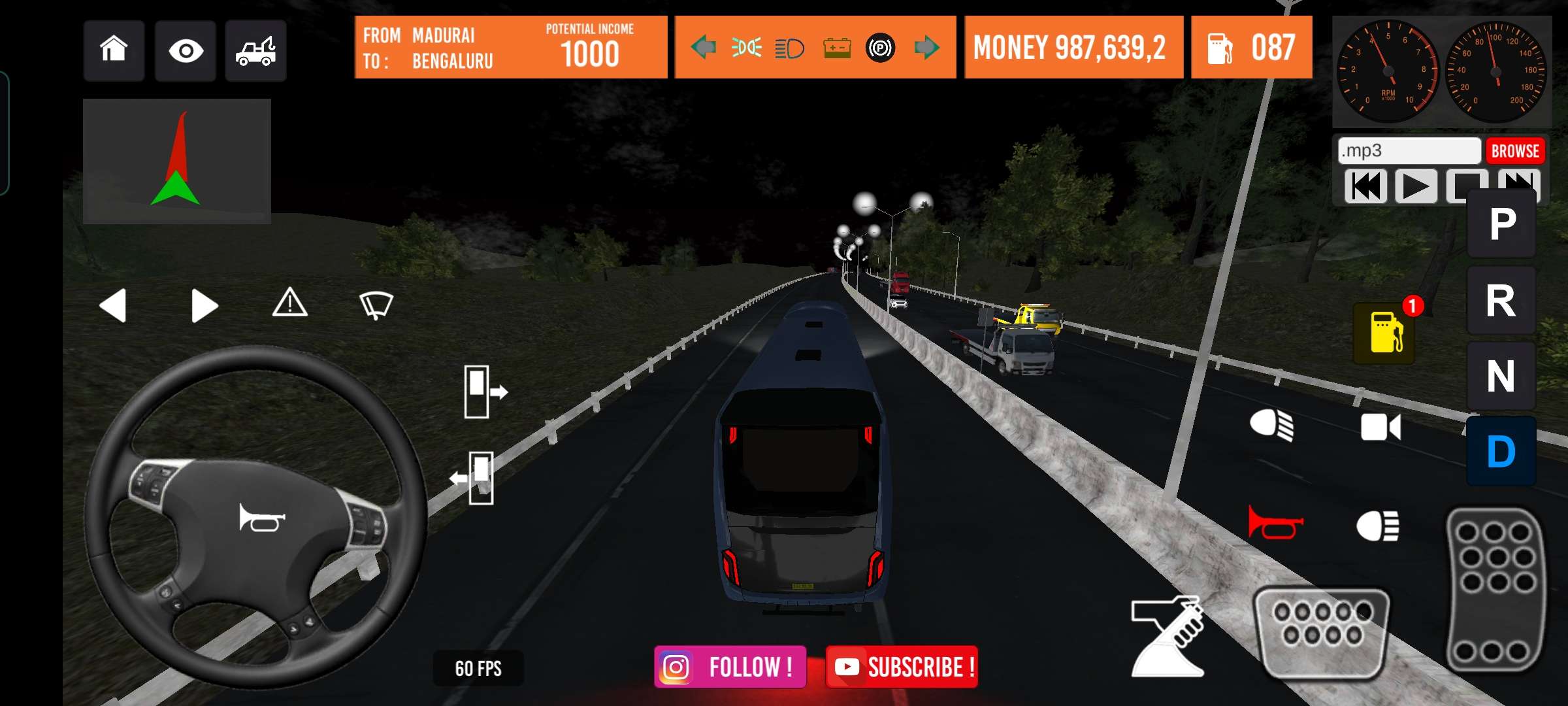The height and width of the screenshot is (706, 1568).
Task: Browse for an mp3 file
Action: (x=1515, y=151)
